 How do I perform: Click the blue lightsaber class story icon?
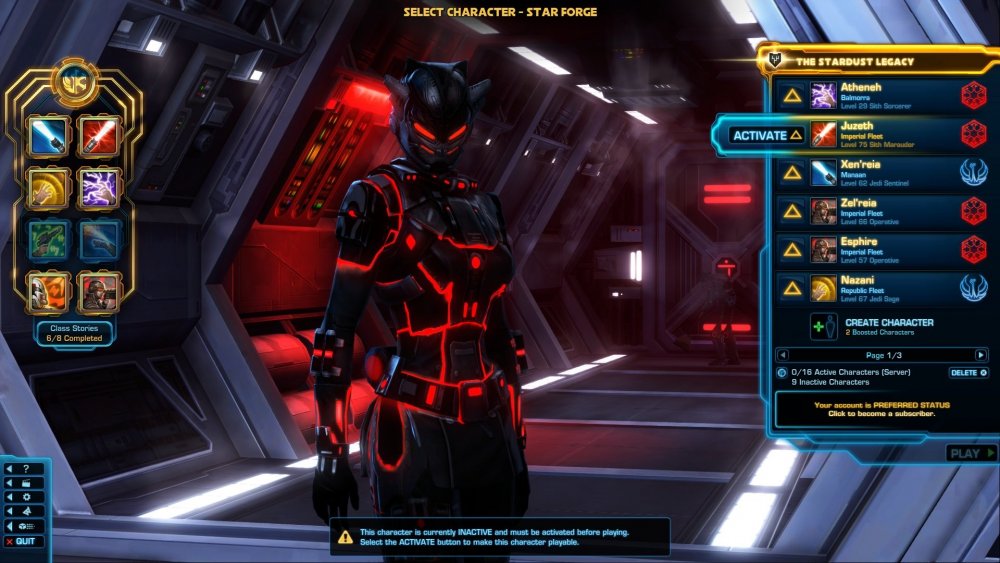pyautogui.click(x=49, y=135)
